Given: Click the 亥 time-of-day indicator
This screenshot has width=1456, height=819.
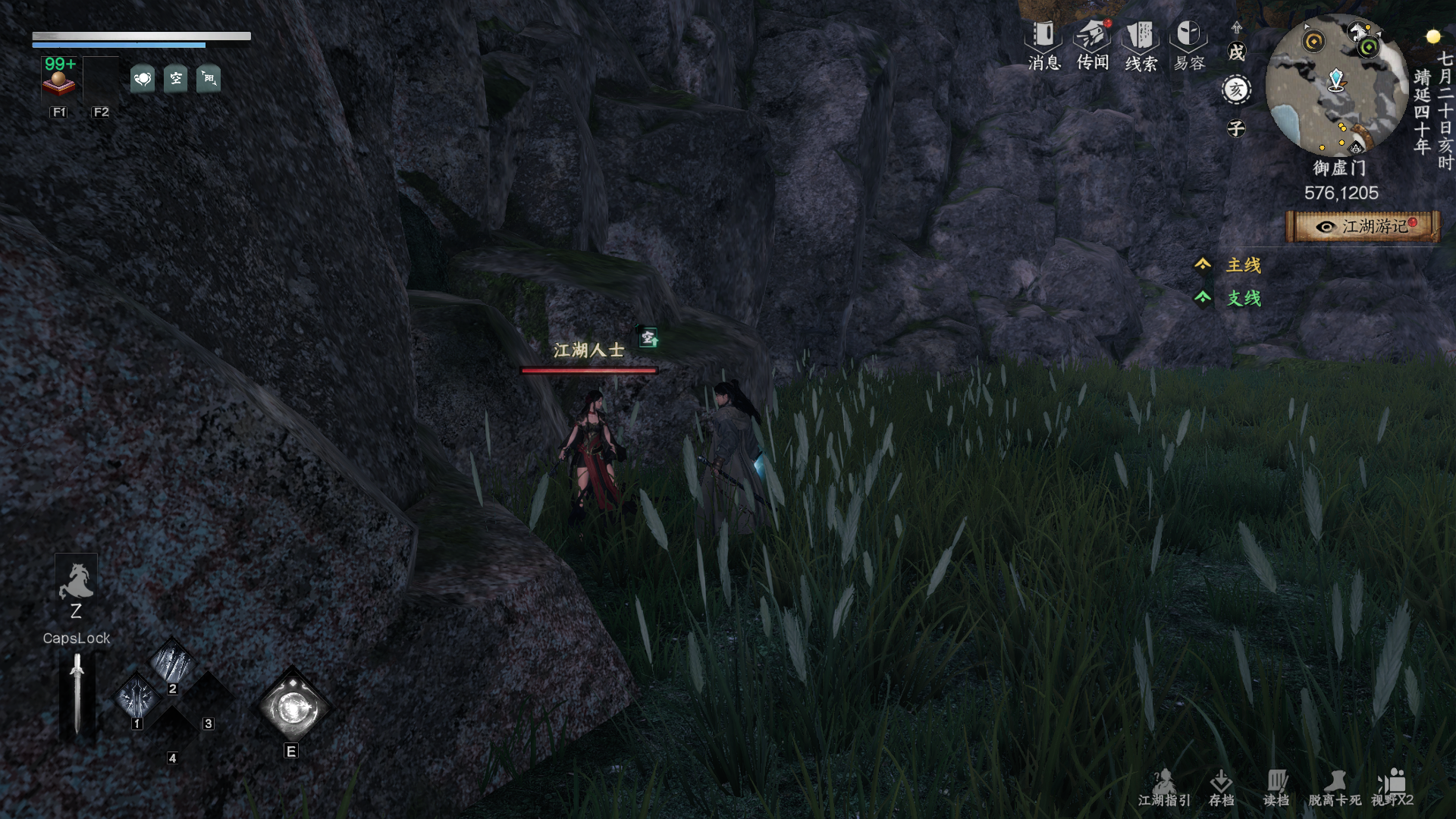Looking at the screenshot, I should [x=1236, y=90].
